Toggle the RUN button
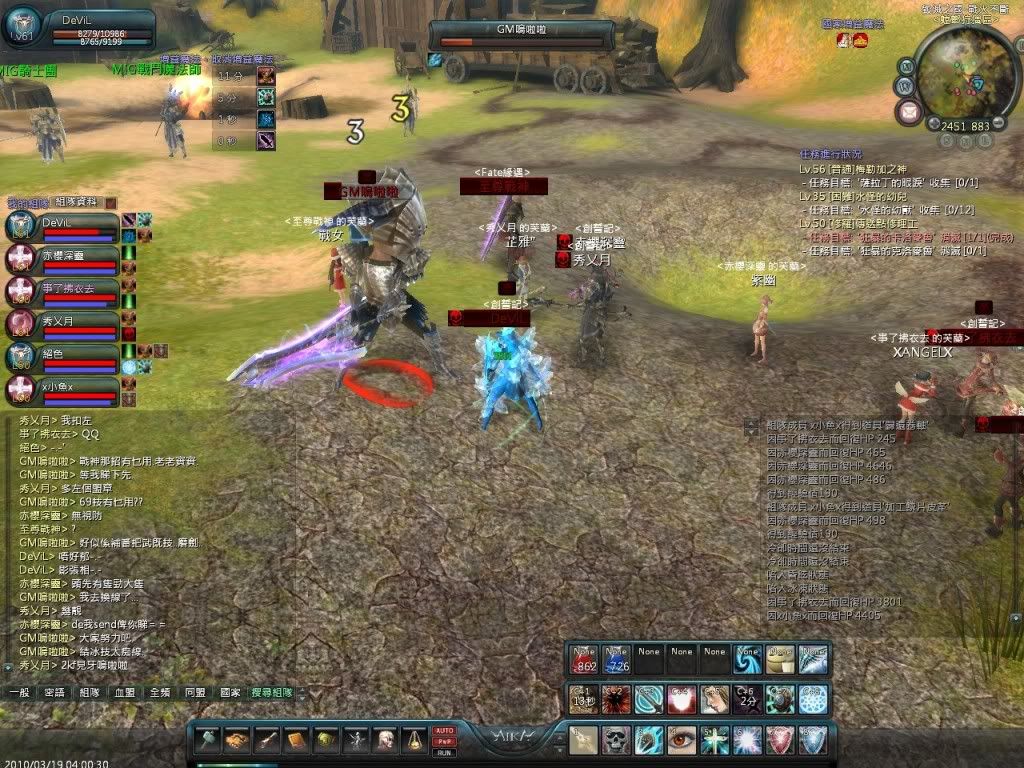This screenshot has height=768, width=1024. (x=445, y=751)
